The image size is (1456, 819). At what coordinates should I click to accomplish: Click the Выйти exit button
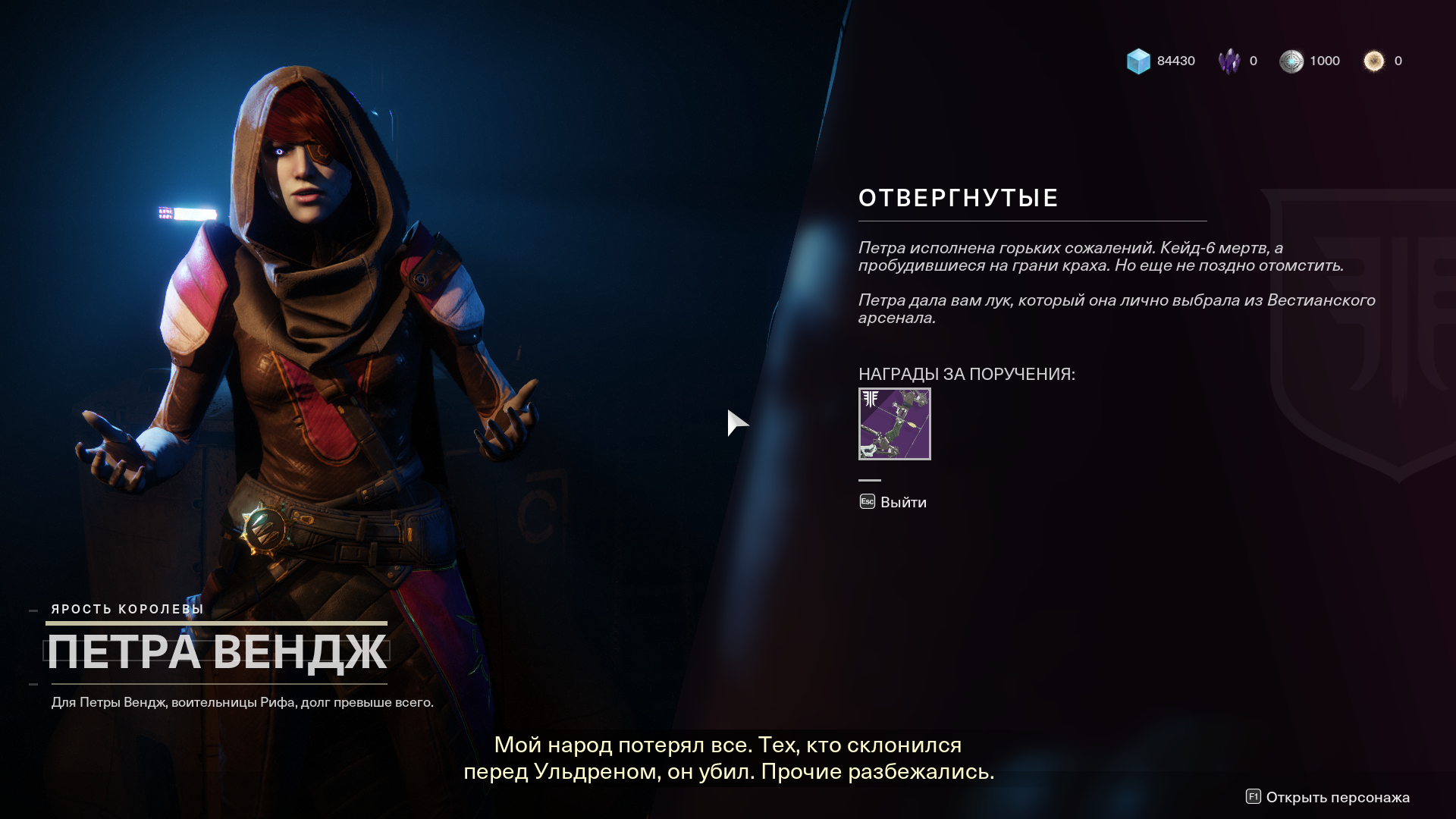click(893, 502)
